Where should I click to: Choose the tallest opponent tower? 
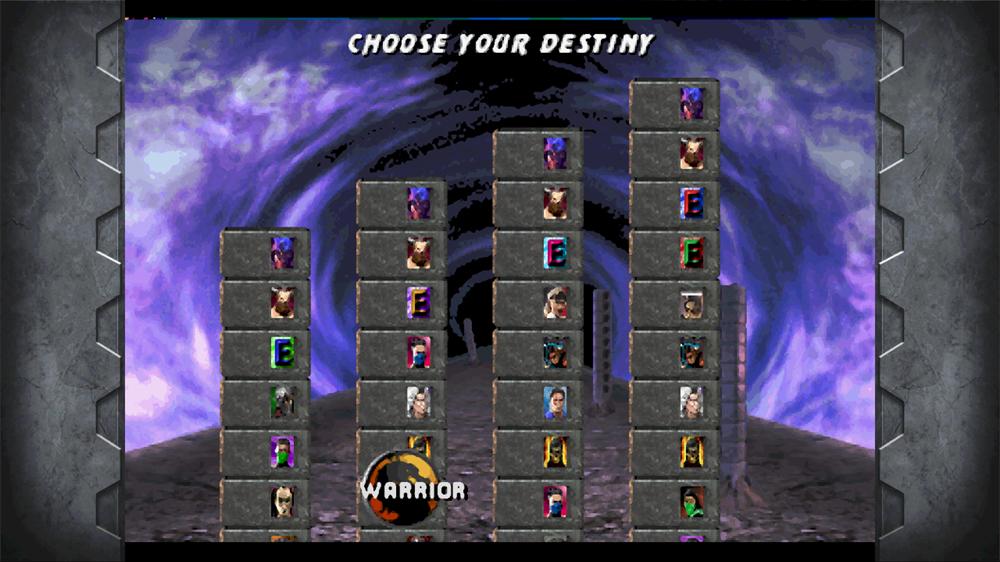(673, 300)
